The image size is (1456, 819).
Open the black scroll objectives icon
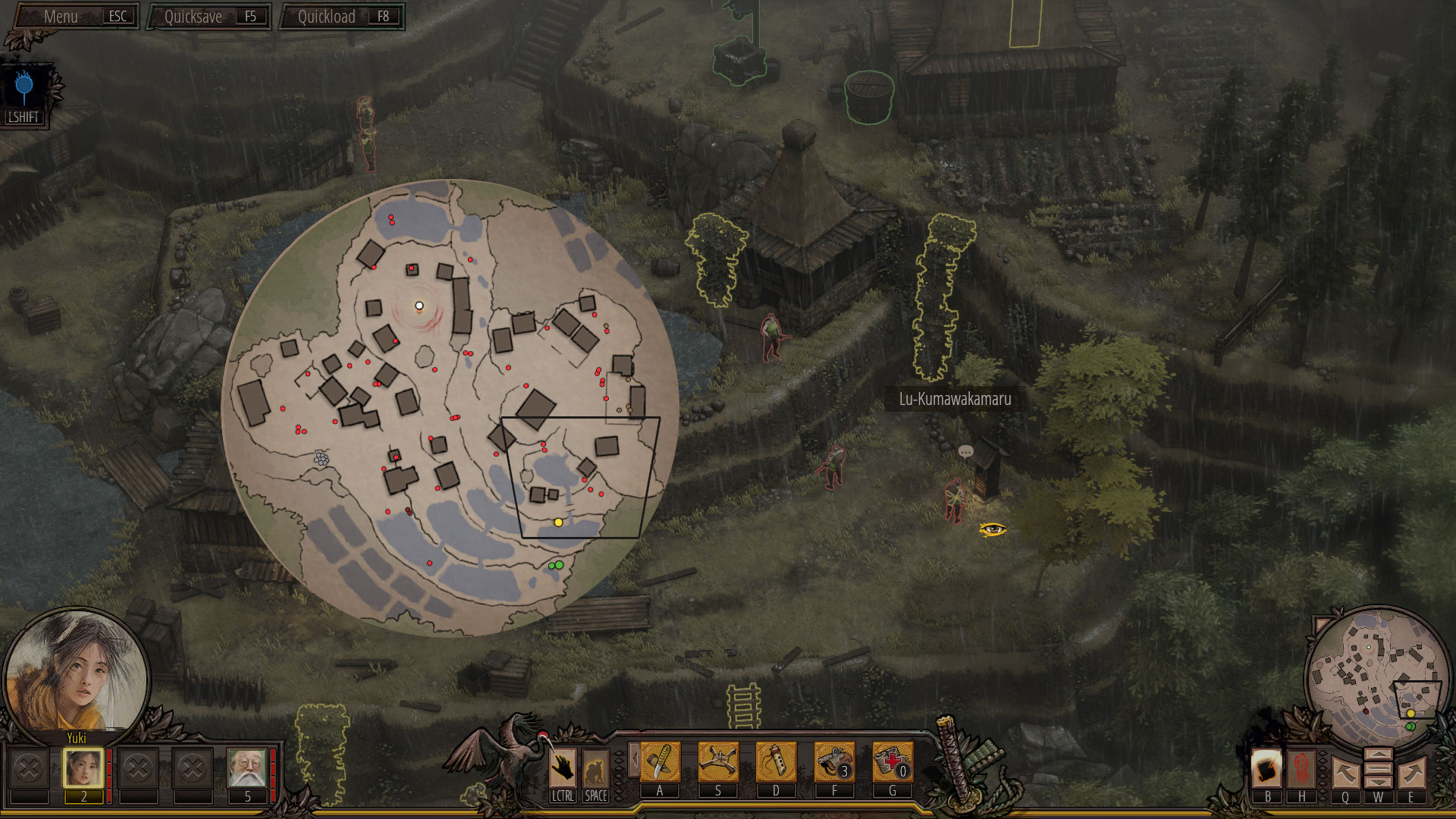[1267, 767]
